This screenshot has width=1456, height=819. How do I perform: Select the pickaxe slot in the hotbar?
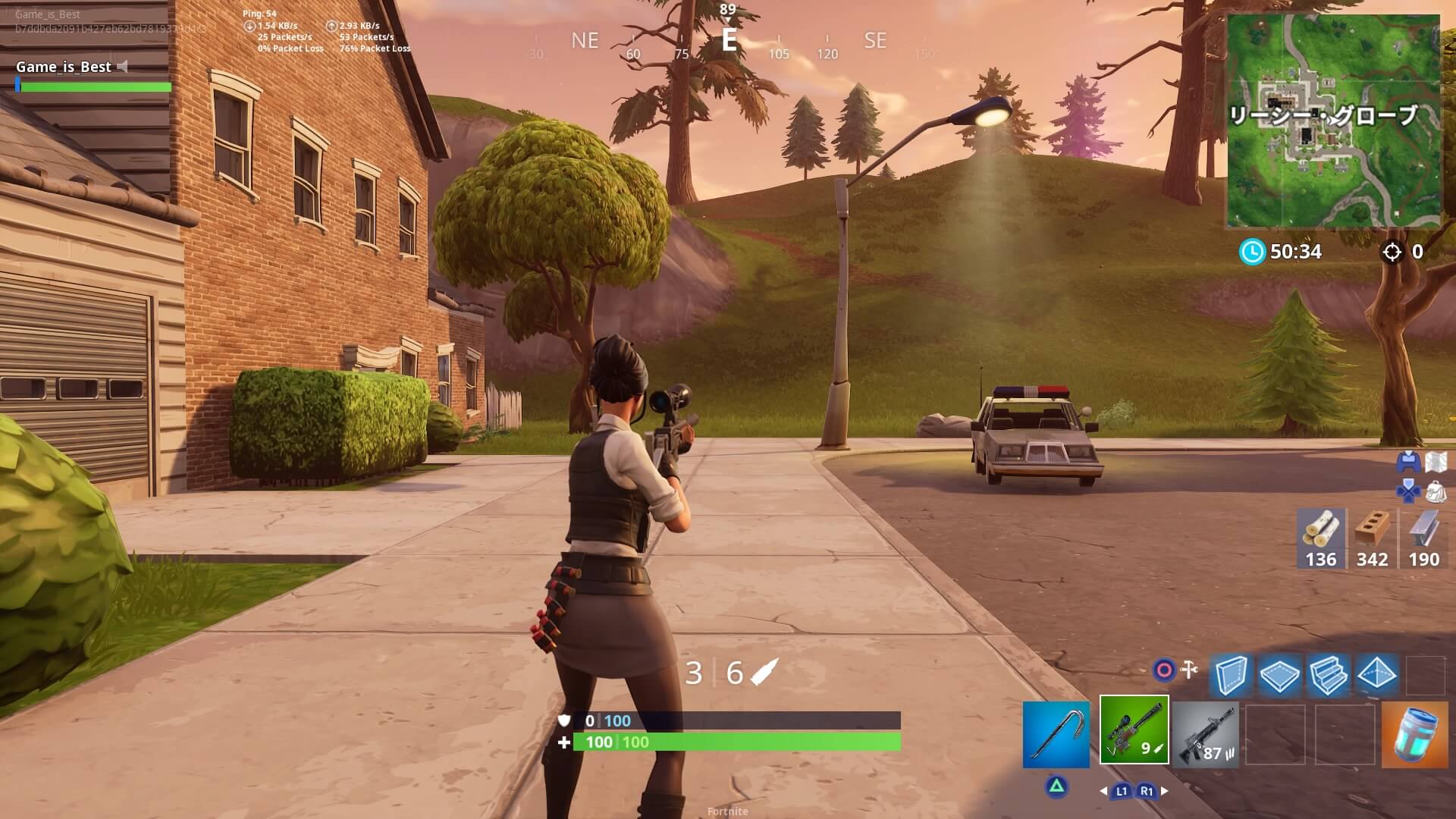click(1056, 734)
